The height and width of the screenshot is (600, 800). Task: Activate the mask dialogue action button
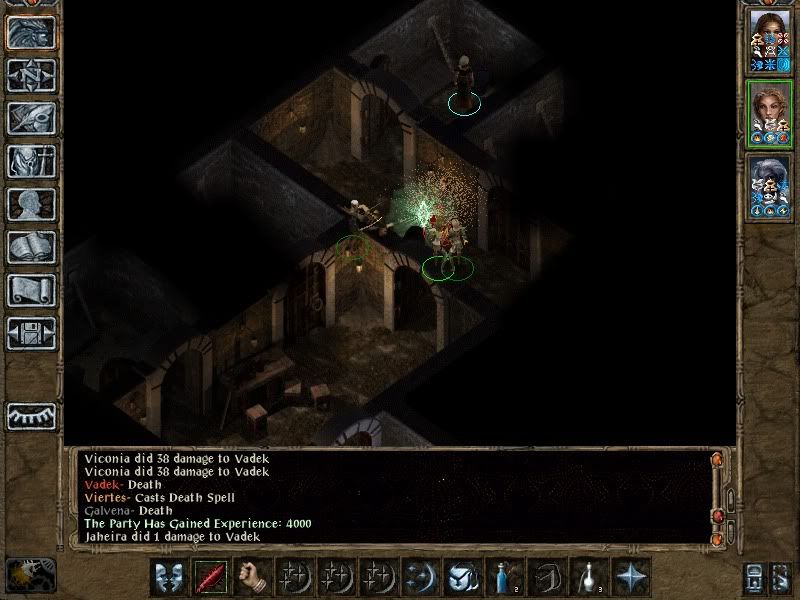coord(169,578)
